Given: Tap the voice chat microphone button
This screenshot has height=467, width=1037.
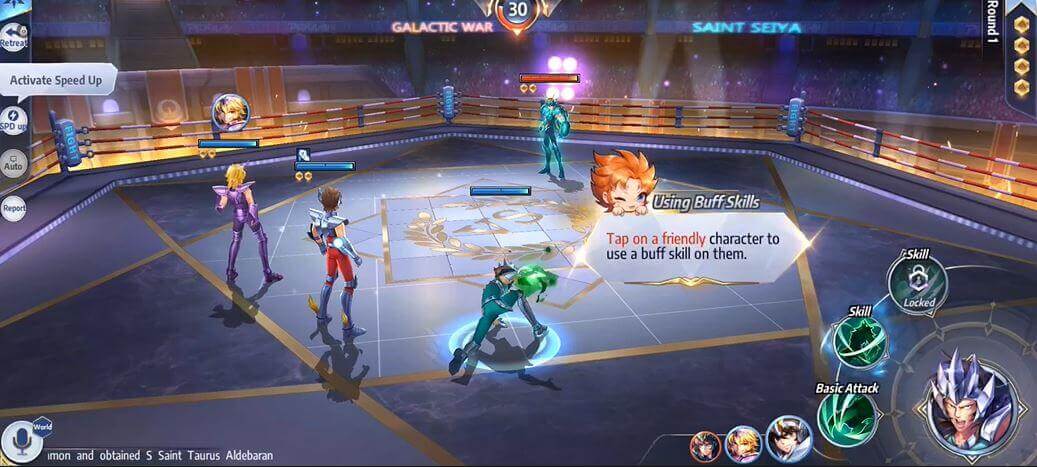Looking at the screenshot, I should (x=18, y=440).
